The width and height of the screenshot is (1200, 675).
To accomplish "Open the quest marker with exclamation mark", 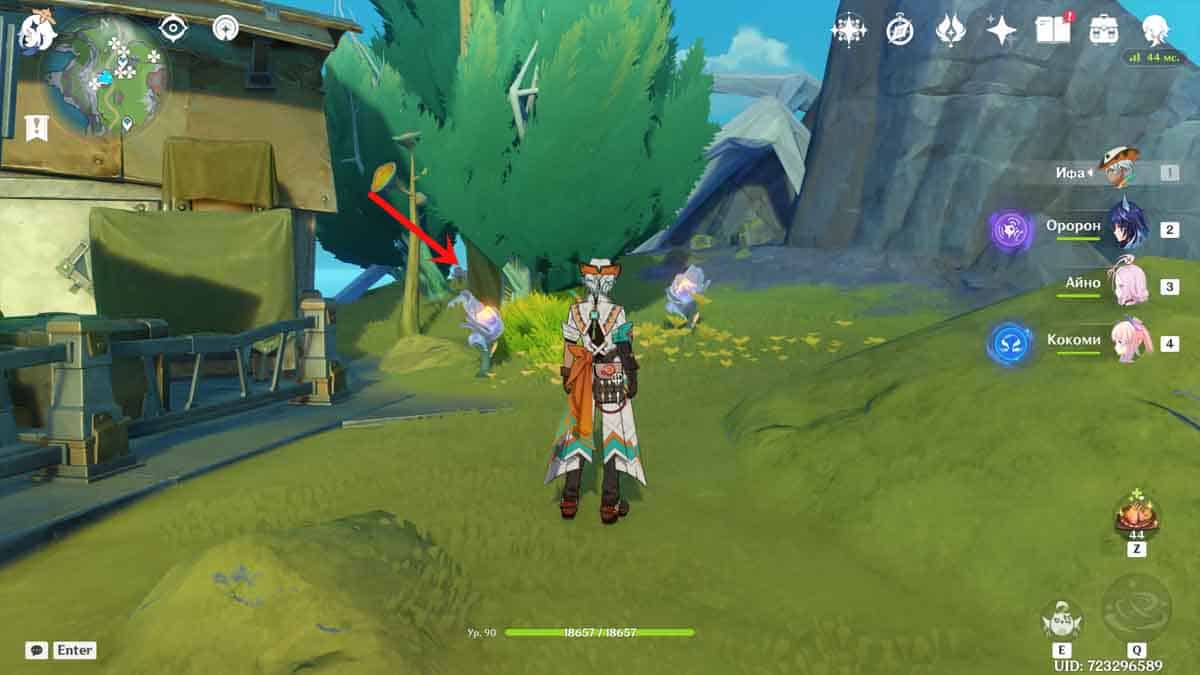I will tap(37, 127).
